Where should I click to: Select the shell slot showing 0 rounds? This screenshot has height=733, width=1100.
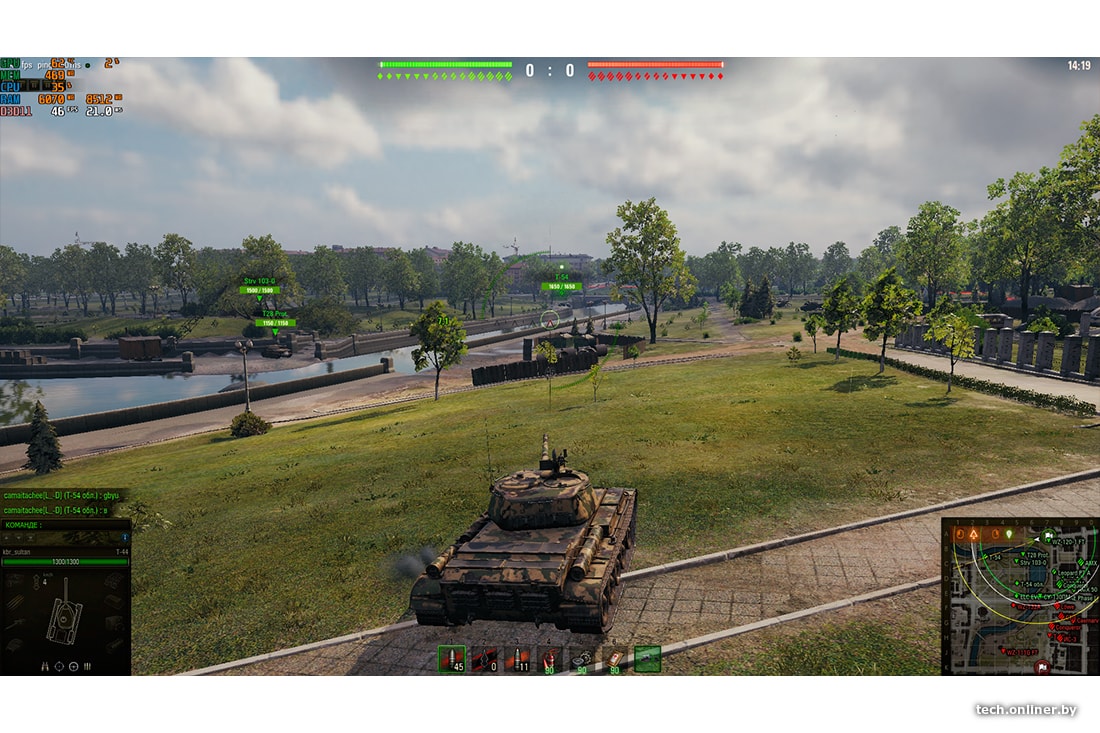[x=485, y=659]
